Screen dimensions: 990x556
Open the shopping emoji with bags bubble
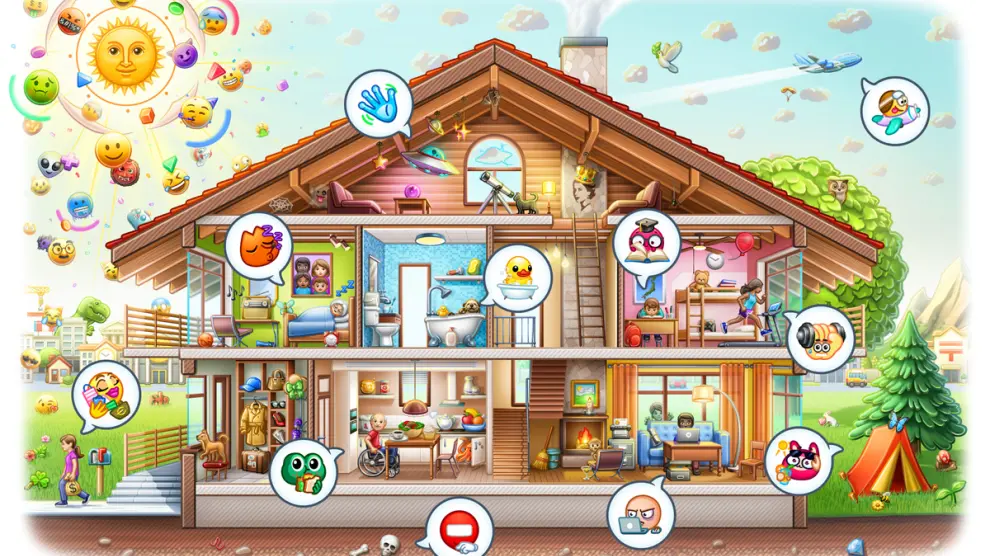pyautogui.click(x=106, y=395)
